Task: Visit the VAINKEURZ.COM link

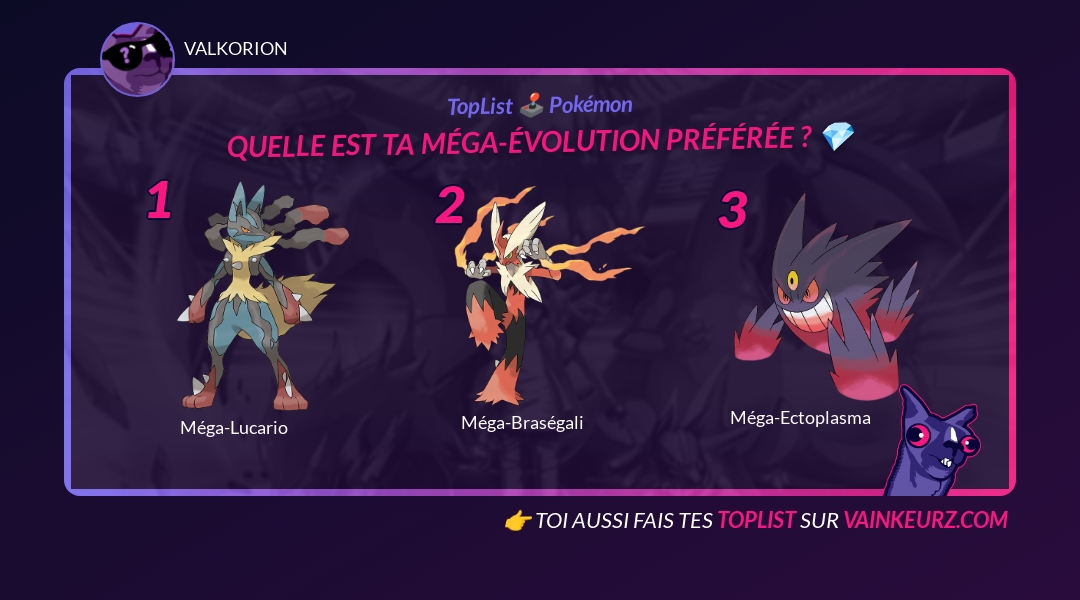Action: [x=925, y=520]
